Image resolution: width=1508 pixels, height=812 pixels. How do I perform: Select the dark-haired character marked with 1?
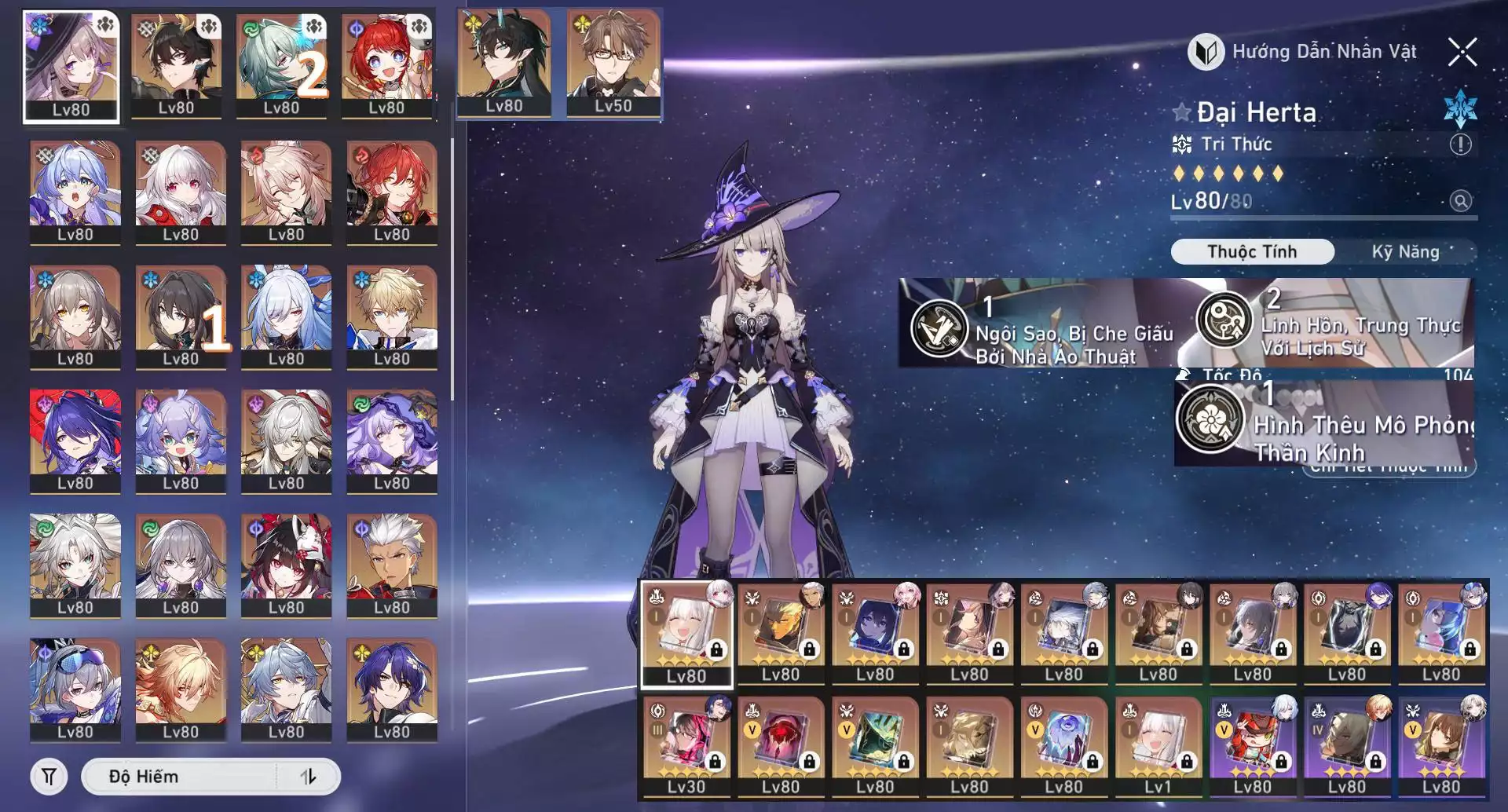click(x=181, y=316)
